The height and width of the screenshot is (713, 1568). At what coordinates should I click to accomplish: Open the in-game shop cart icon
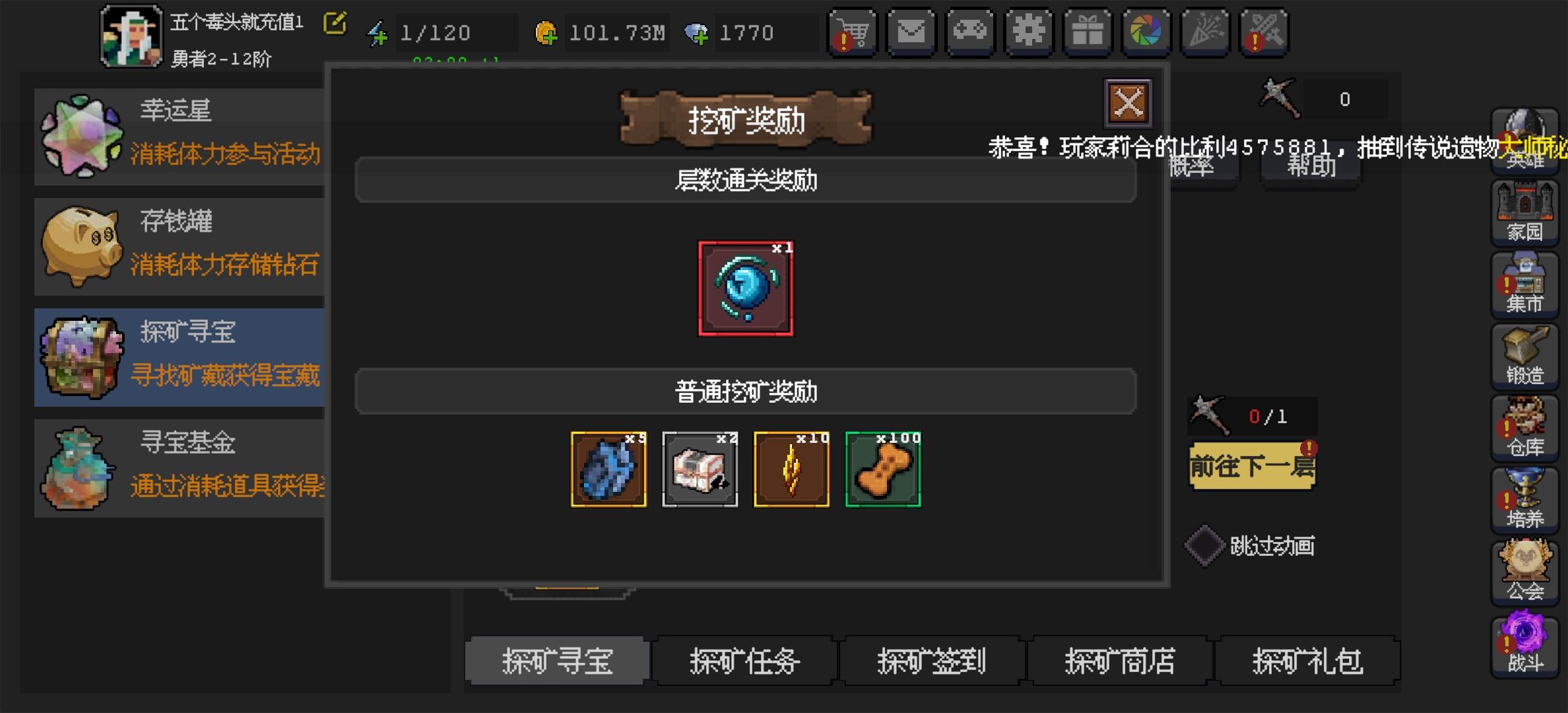pyautogui.click(x=853, y=31)
